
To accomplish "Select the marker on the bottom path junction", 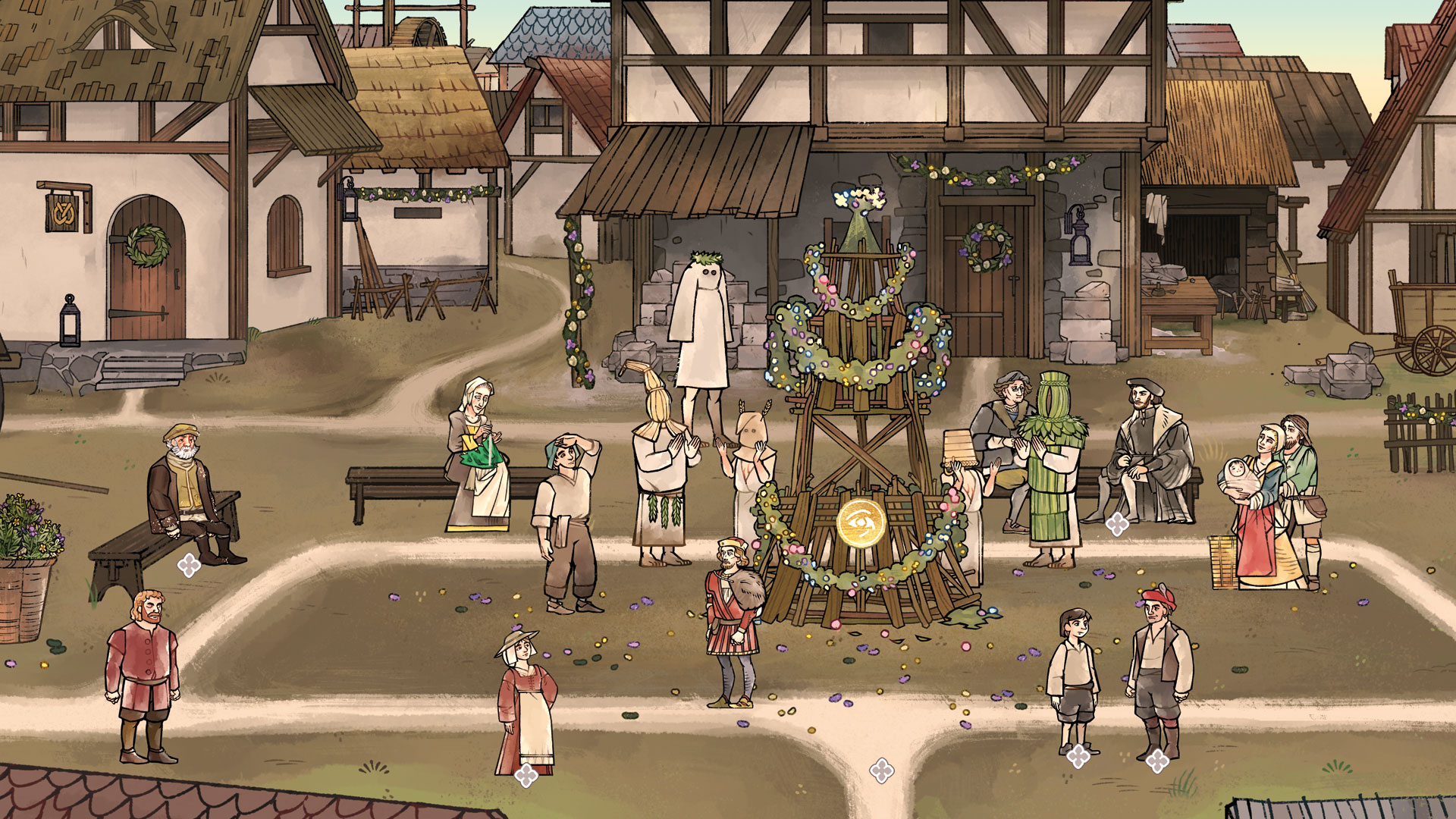I will 881,770.
